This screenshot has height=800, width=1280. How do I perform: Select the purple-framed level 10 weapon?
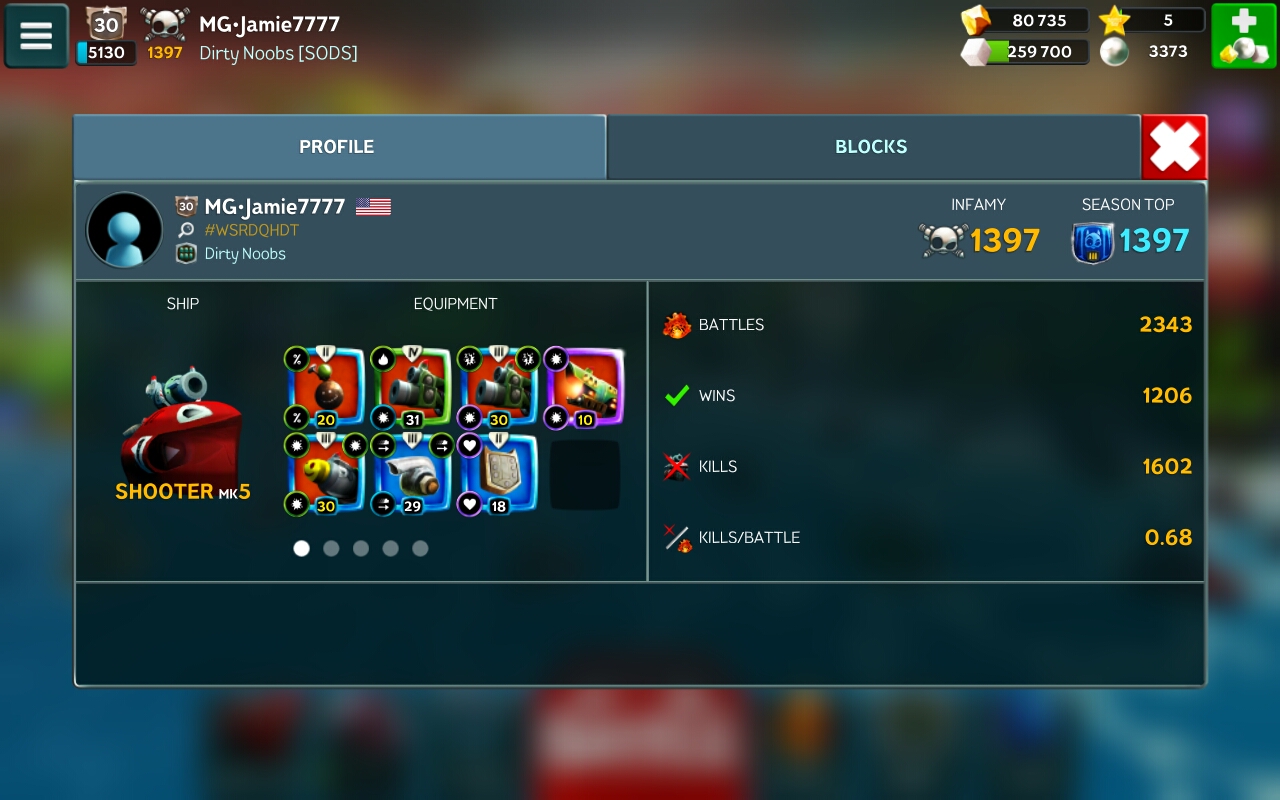(x=584, y=388)
